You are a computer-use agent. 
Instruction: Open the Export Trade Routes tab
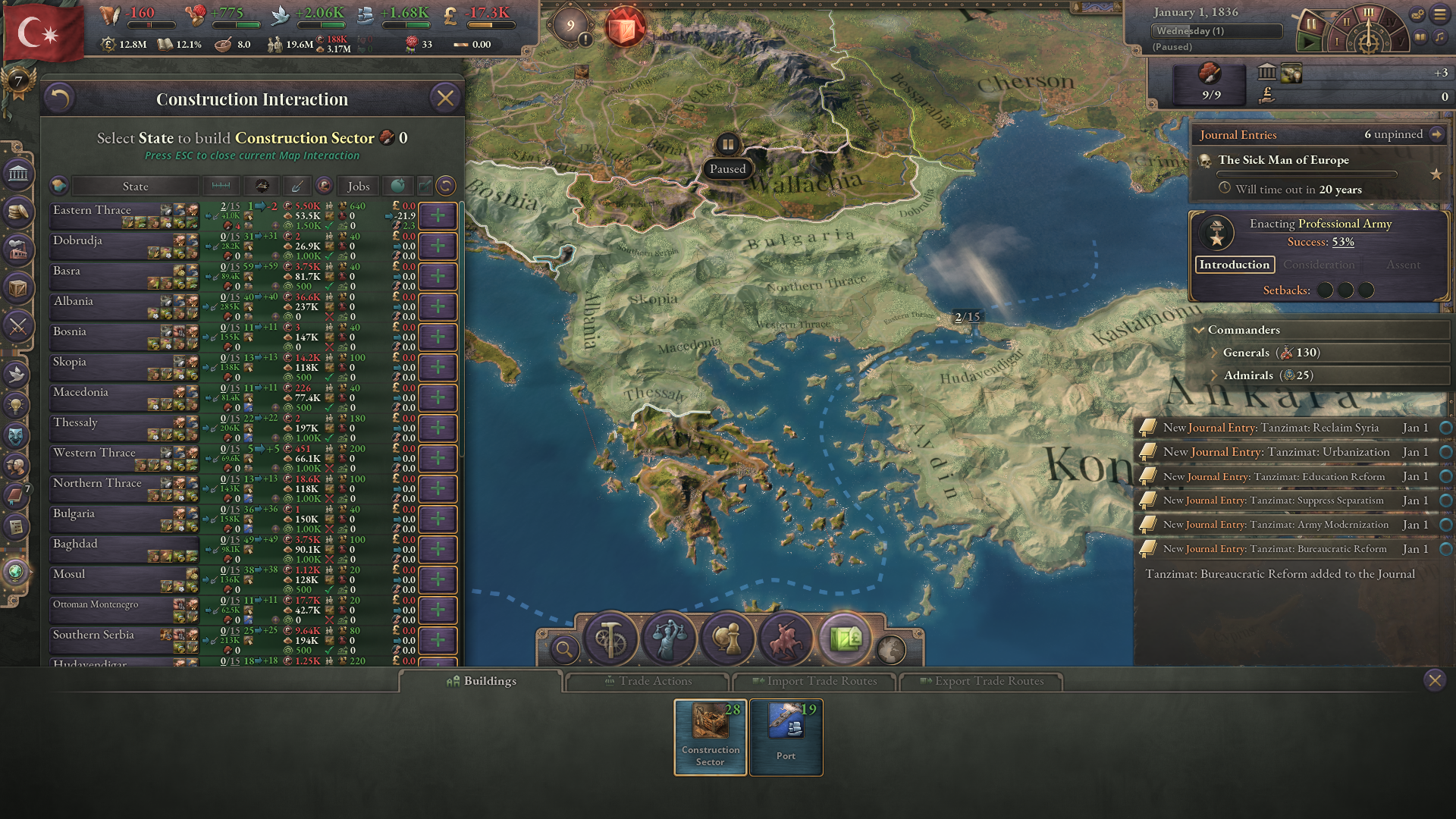[x=981, y=681]
